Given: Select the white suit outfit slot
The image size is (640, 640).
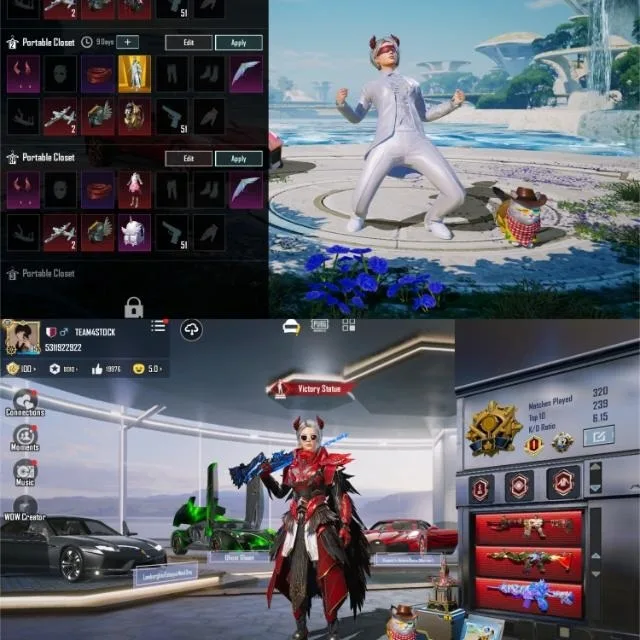Looking at the screenshot, I should (x=134, y=73).
